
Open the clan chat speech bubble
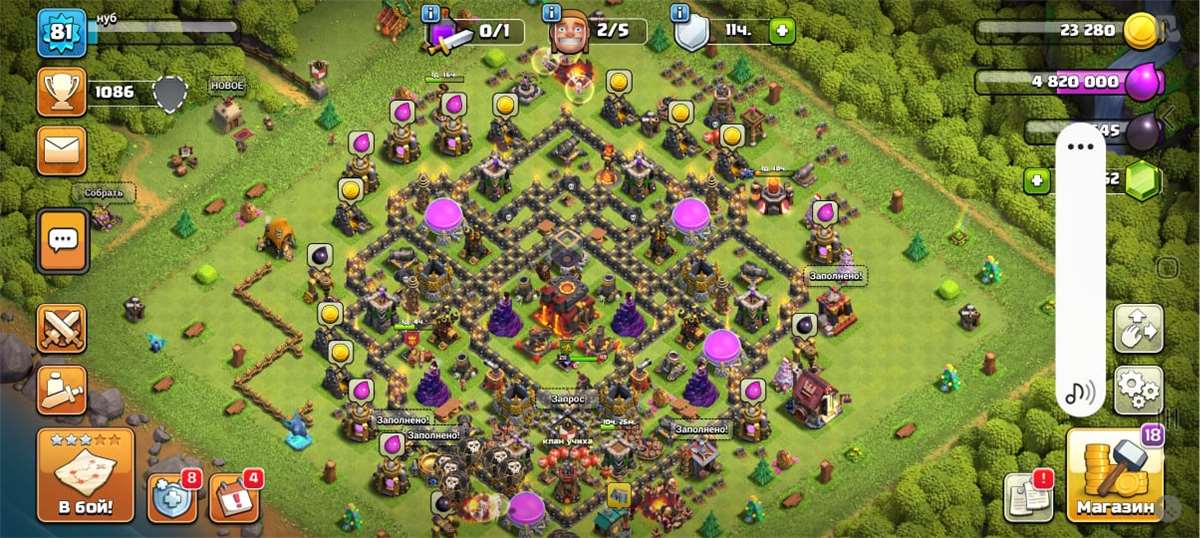tap(62, 240)
